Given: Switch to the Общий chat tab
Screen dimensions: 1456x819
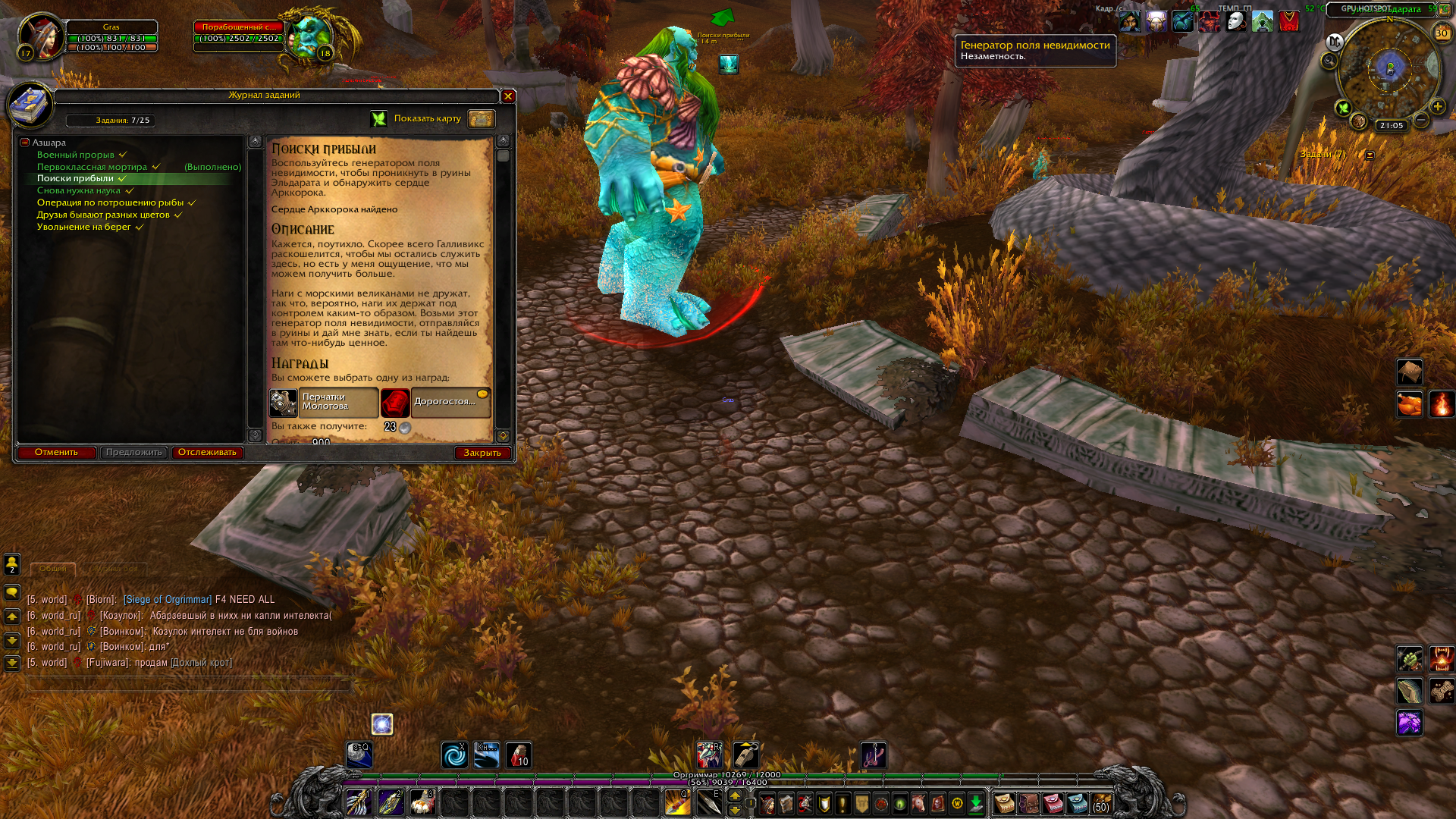Looking at the screenshot, I should click(53, 569).
